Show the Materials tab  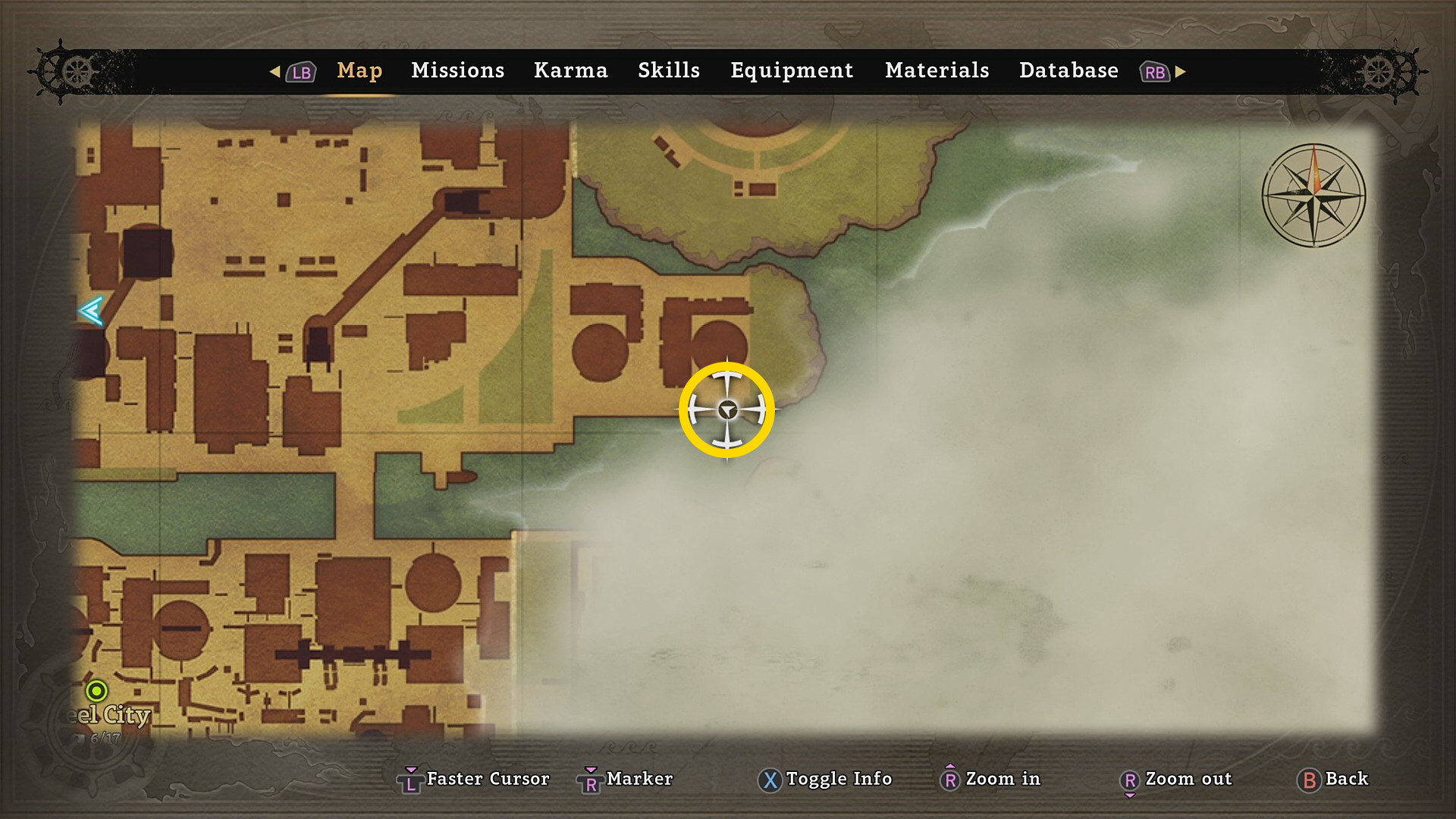tap(937, 71)
